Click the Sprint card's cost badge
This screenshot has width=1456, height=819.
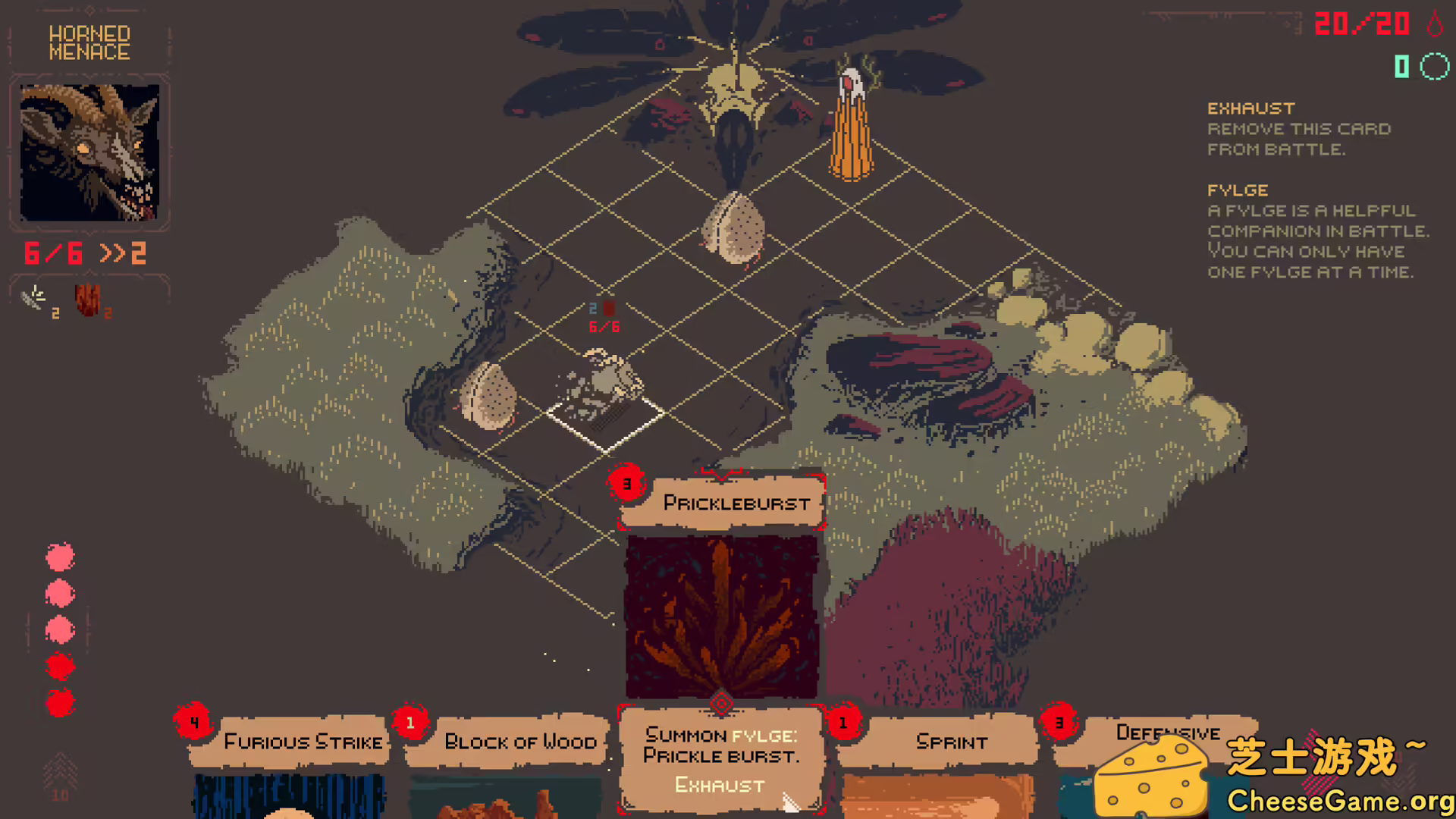pos(843,723)
